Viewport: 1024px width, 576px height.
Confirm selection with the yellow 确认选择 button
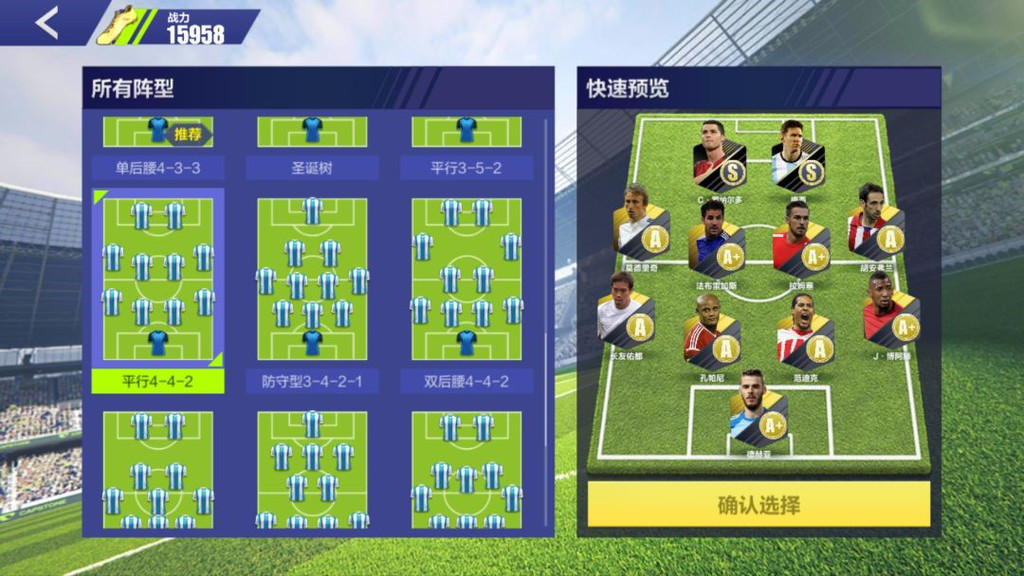758,504
